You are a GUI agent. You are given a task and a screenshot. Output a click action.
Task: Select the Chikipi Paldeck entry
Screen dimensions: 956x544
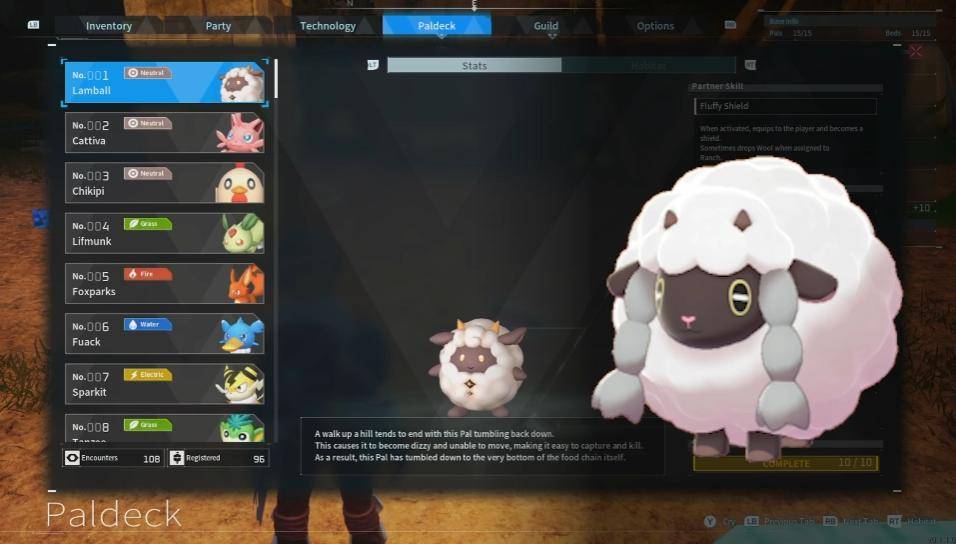165,183
